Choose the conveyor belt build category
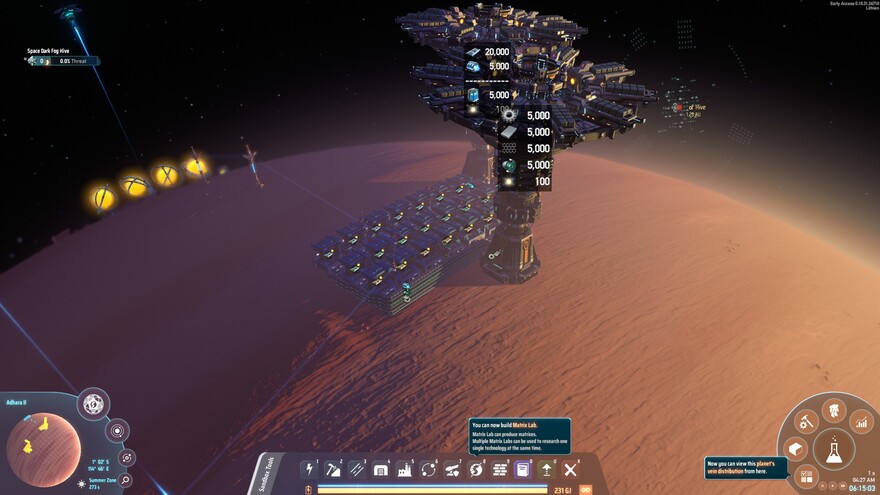The image size is (880, 495). (x=357, y=469)
